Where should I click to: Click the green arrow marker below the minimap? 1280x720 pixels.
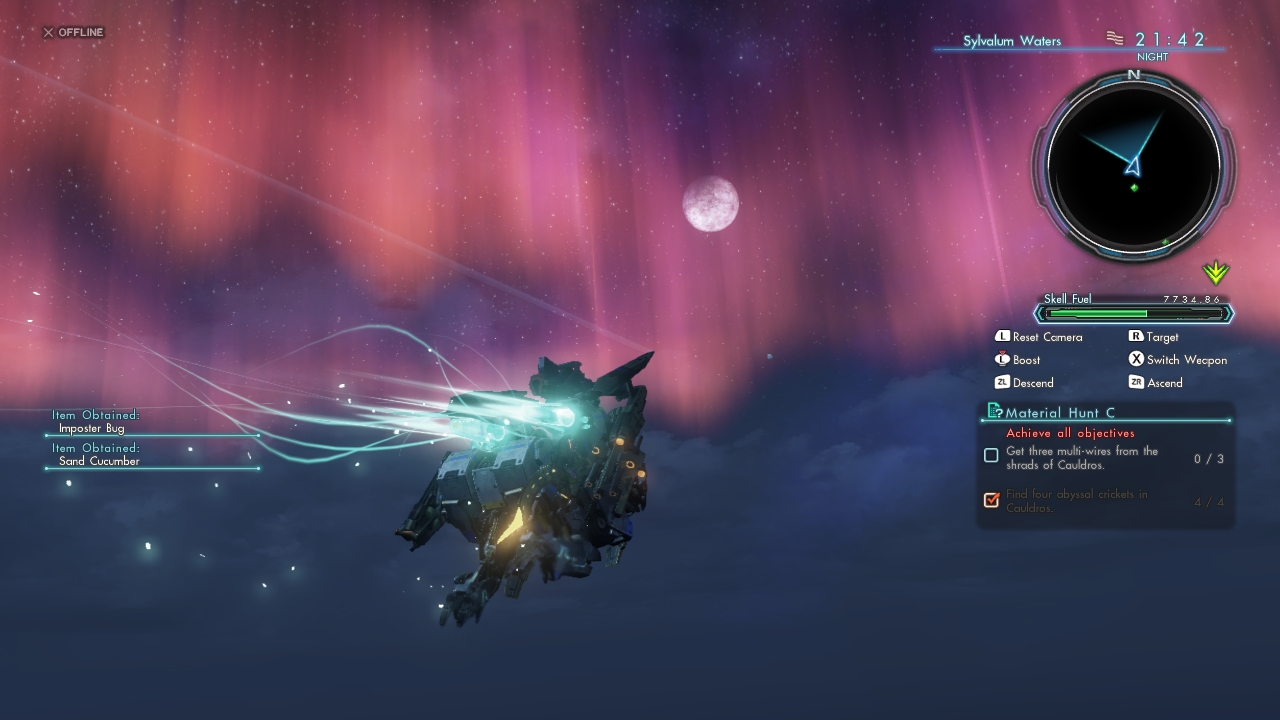click(x=1215, y=271)
